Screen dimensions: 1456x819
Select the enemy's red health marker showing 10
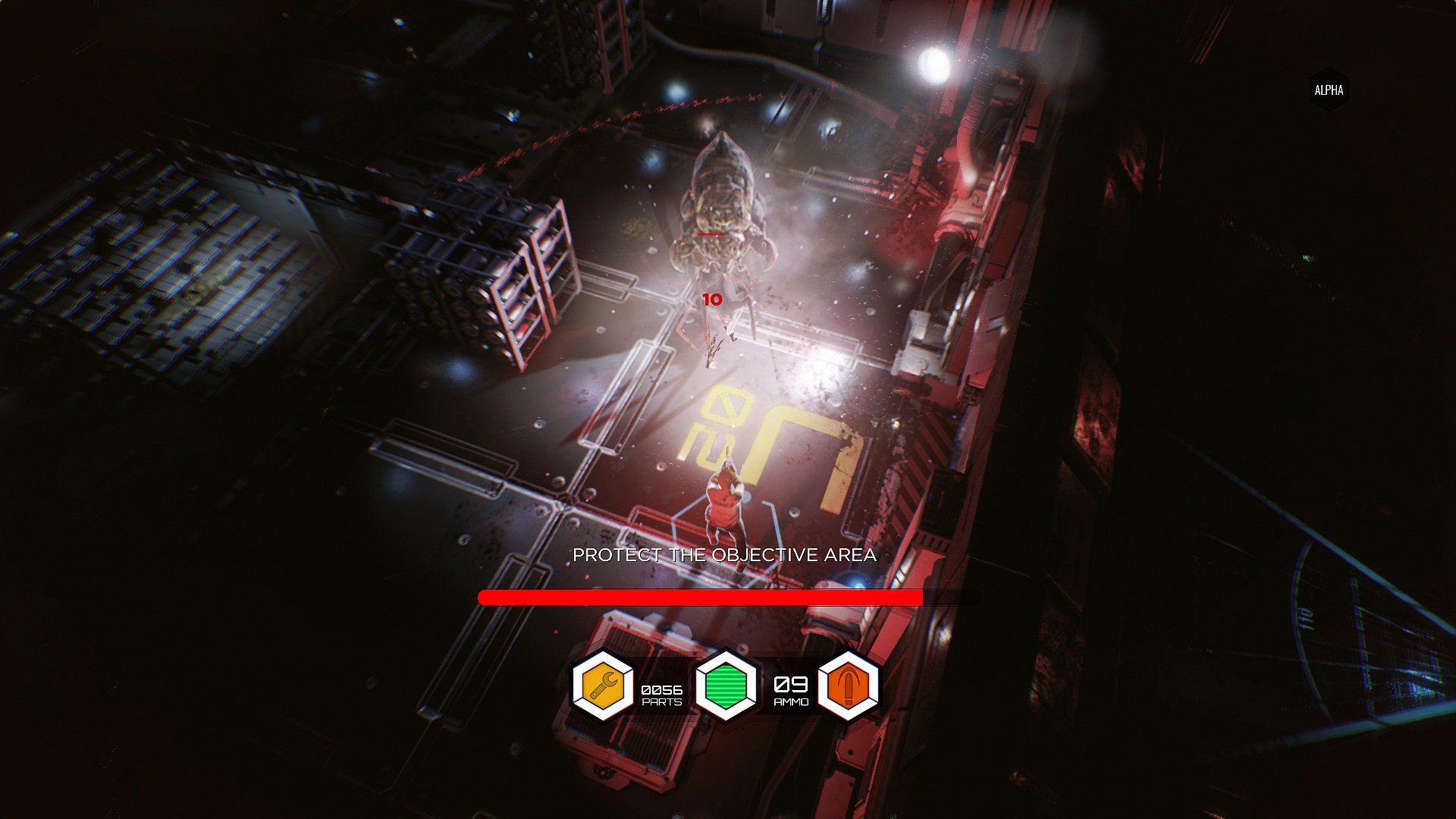coord(711,299)
